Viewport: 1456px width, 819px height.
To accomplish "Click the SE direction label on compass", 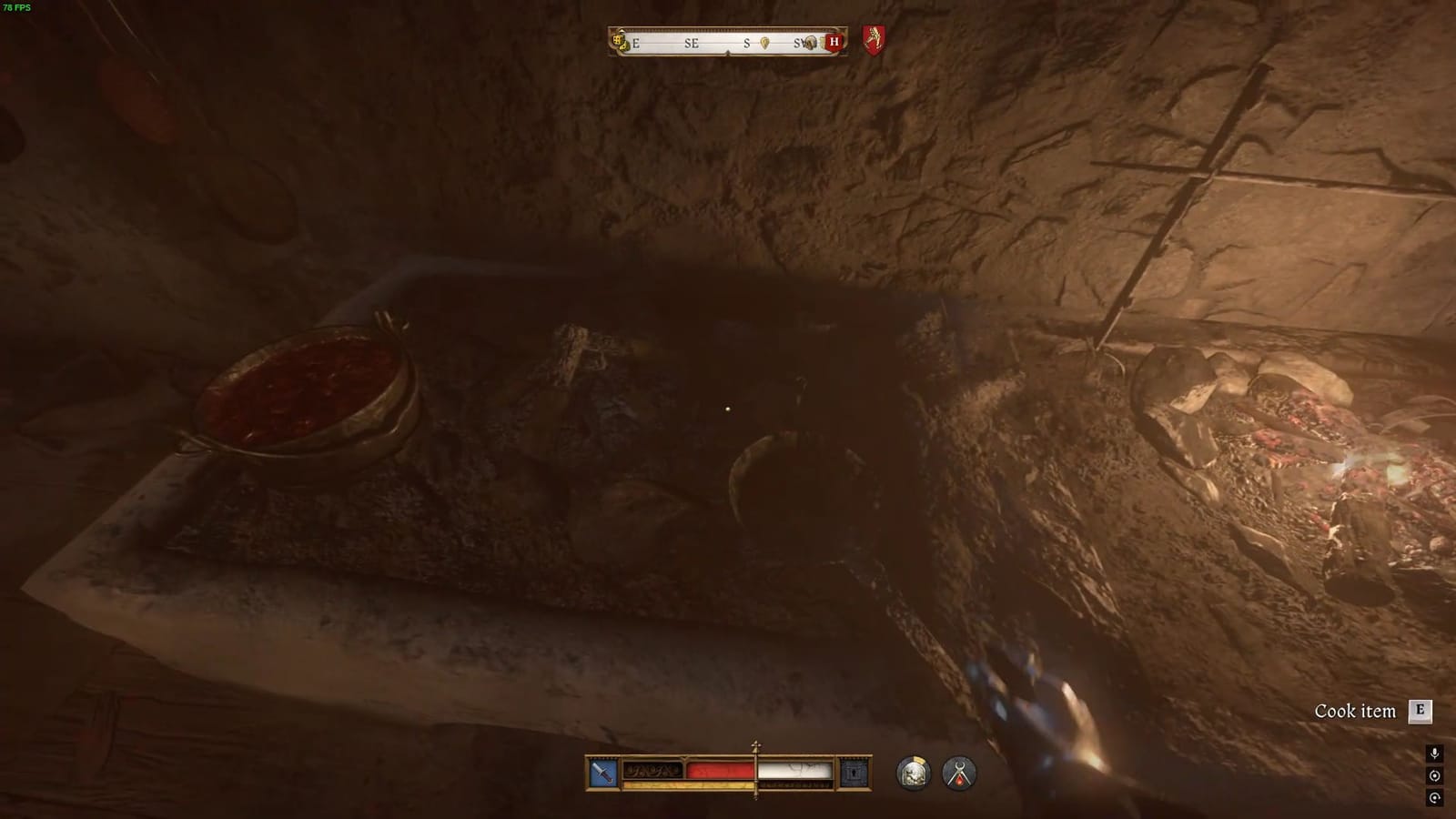I will click(692, 42).
